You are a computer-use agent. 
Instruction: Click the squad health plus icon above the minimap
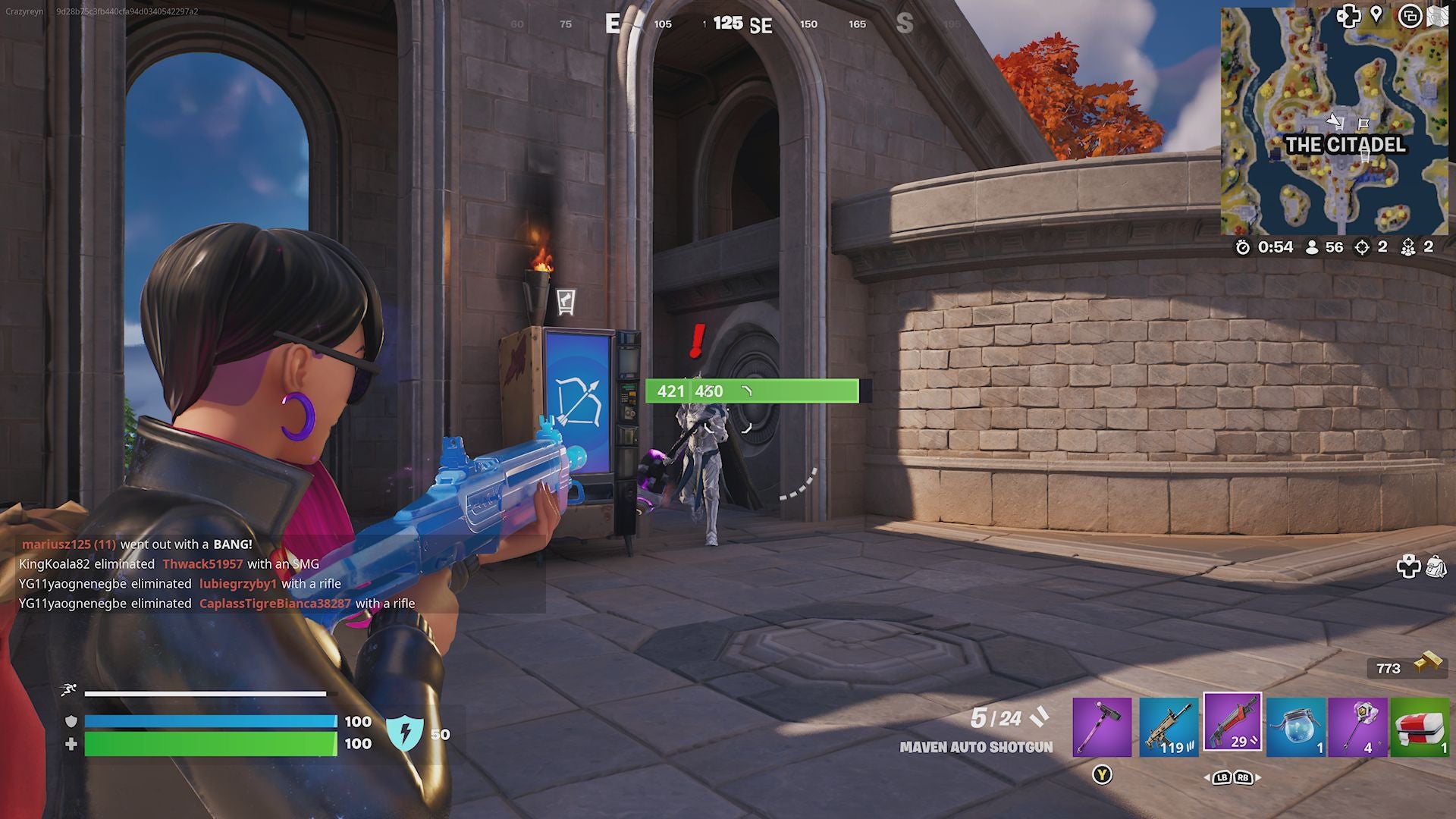(1349, 16)
